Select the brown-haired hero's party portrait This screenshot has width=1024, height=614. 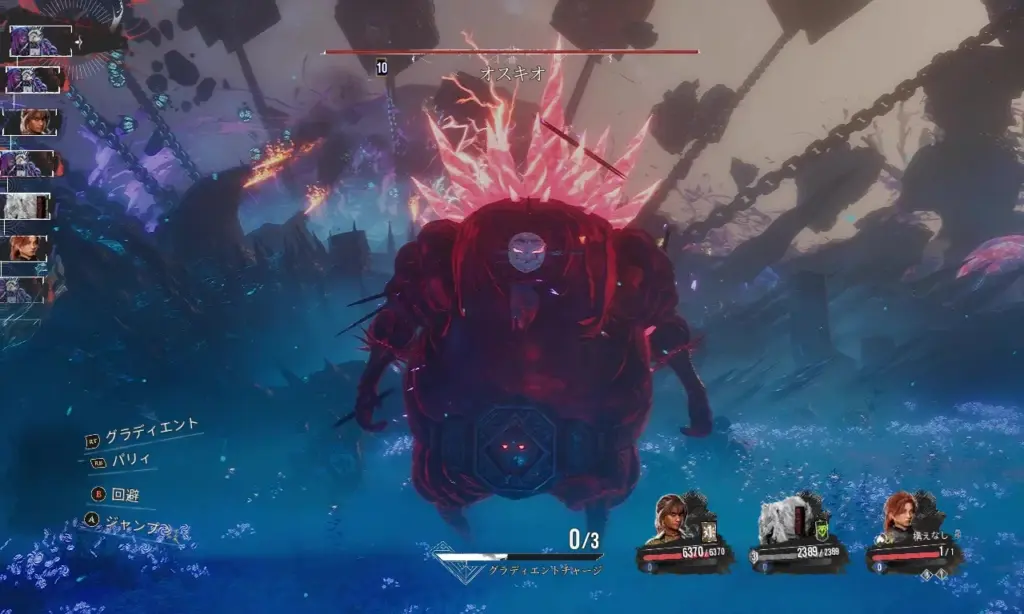click(671, 518)
